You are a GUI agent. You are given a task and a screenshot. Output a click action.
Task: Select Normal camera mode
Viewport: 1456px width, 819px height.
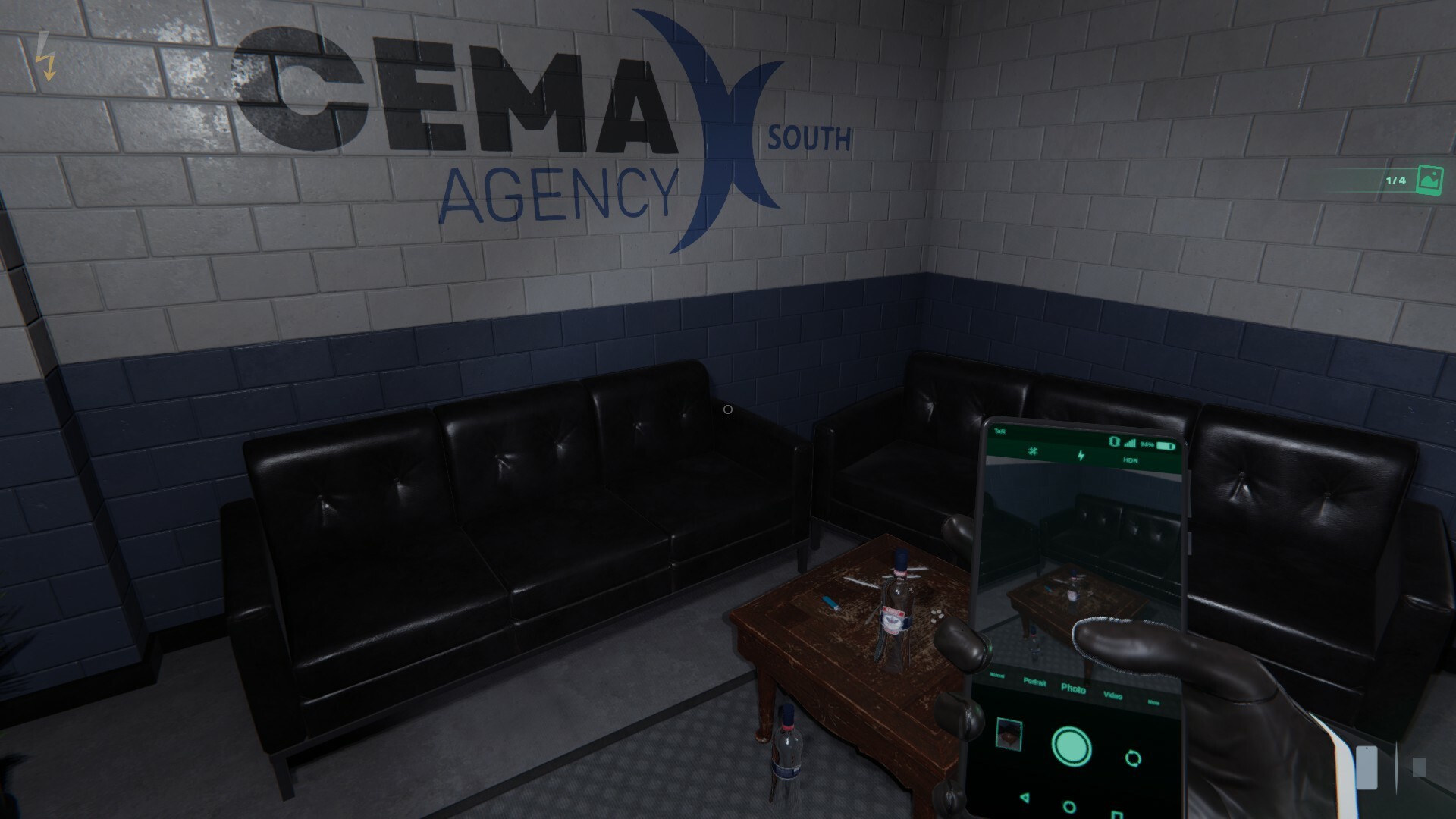click(997, 675)
